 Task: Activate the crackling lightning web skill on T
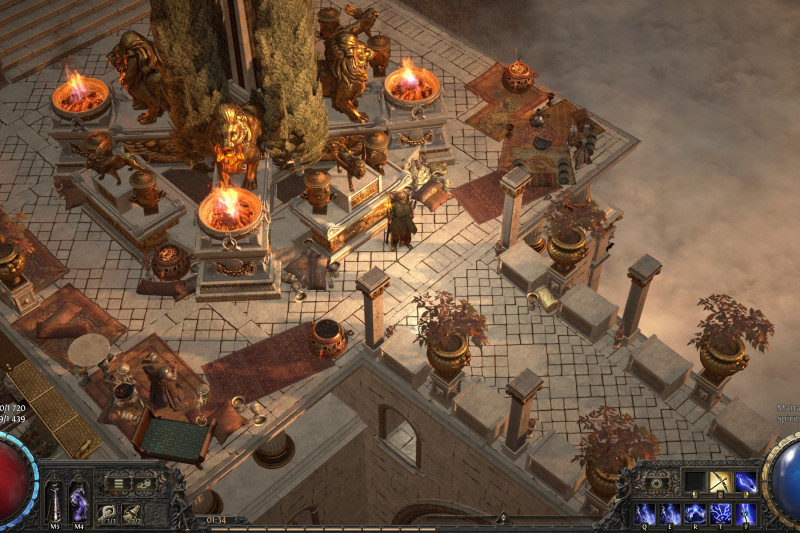pyautogui.click(x=720, y=513)
